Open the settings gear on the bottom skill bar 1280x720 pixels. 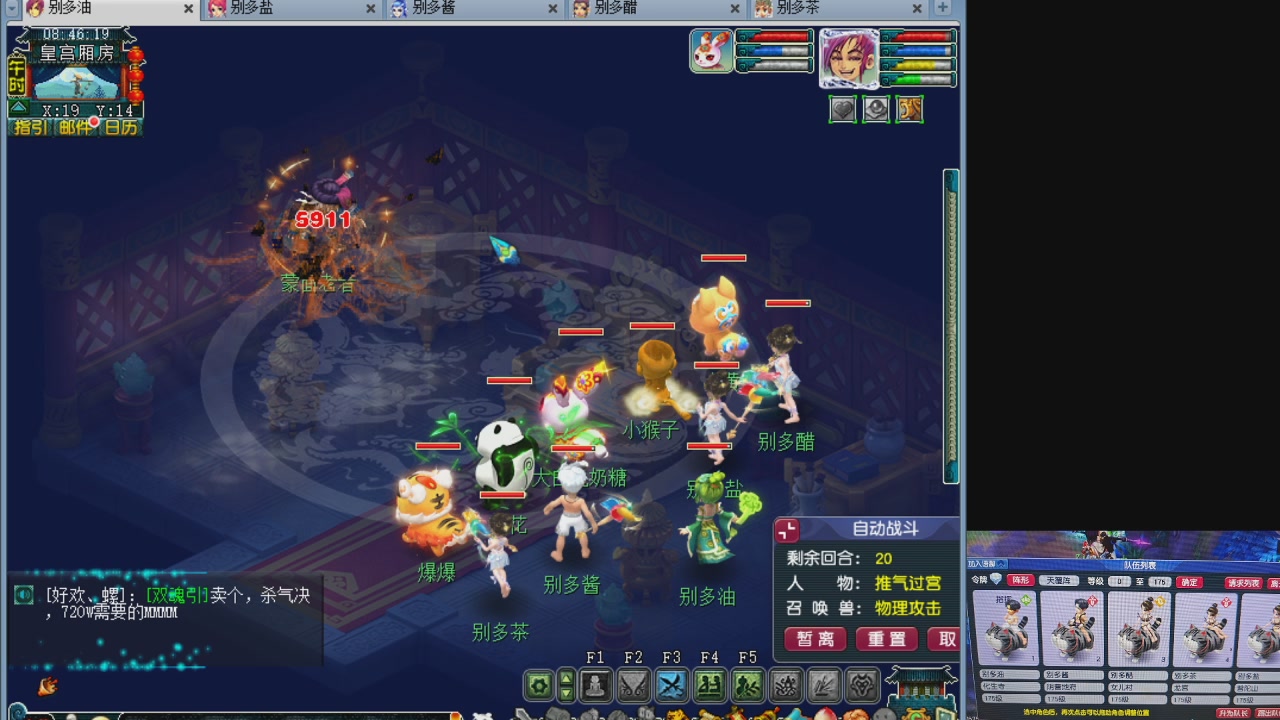click(x=536, y=684)
